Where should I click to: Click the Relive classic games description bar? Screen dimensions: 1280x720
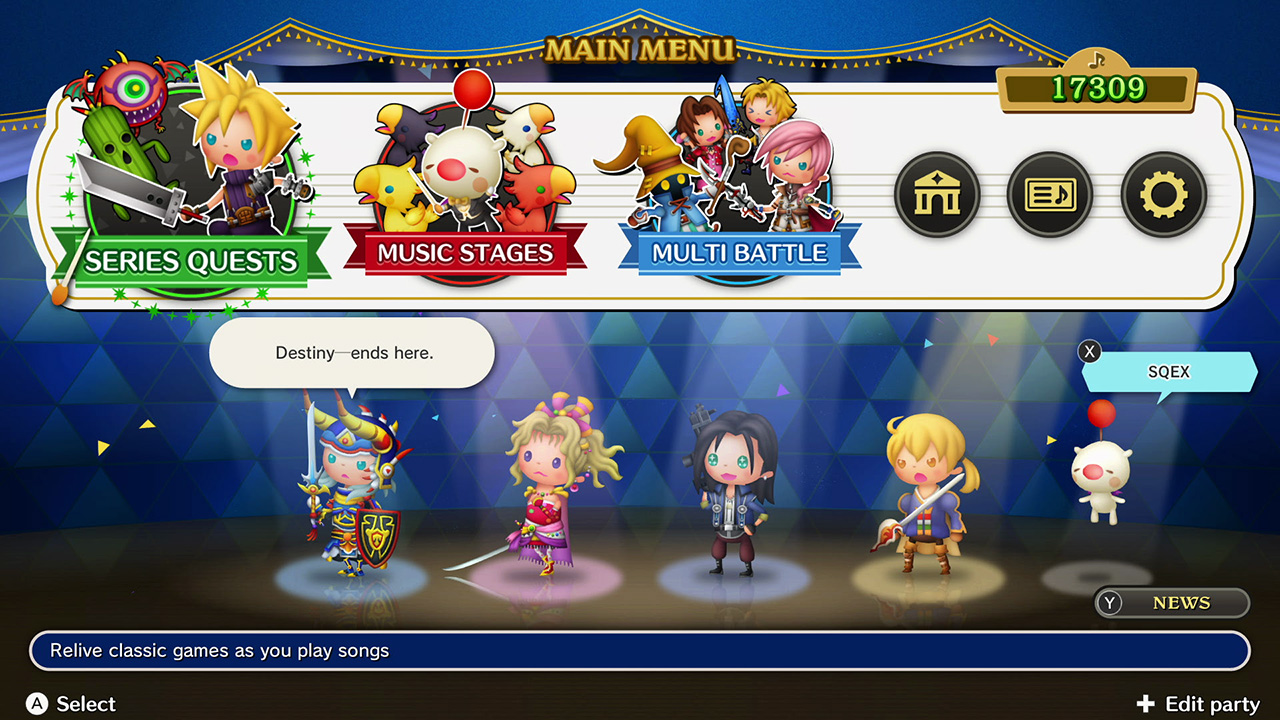click(640, 650)
